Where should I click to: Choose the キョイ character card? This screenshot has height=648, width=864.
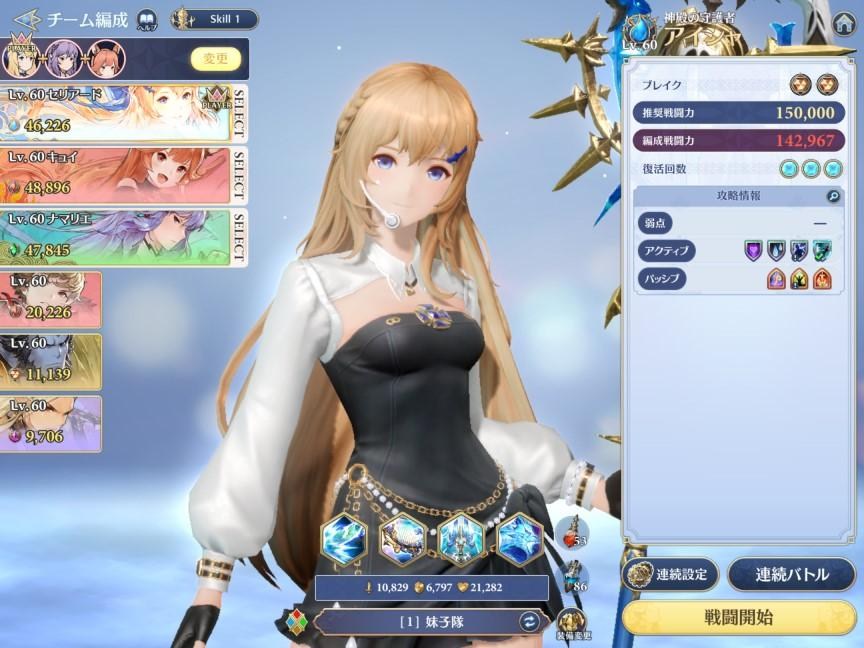pyautogui.click(x=116, y=175)
